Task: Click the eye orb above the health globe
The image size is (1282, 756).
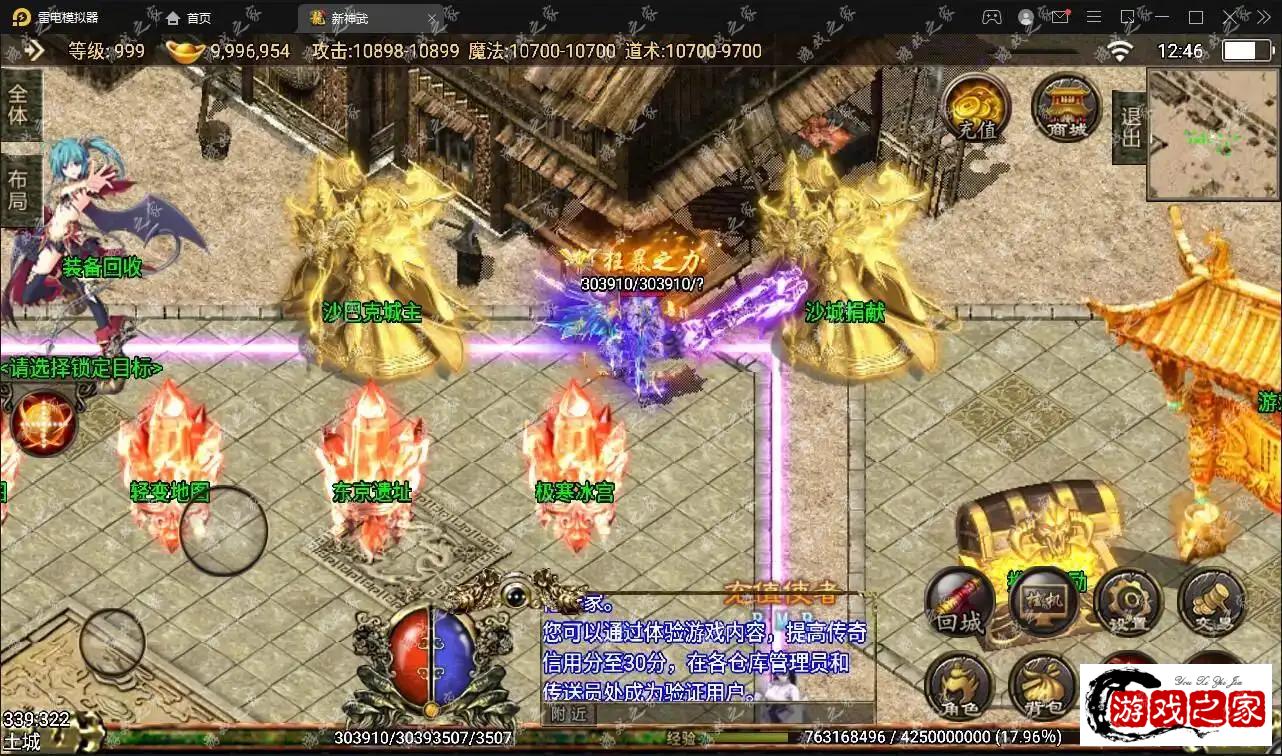Action: [516, 594]
